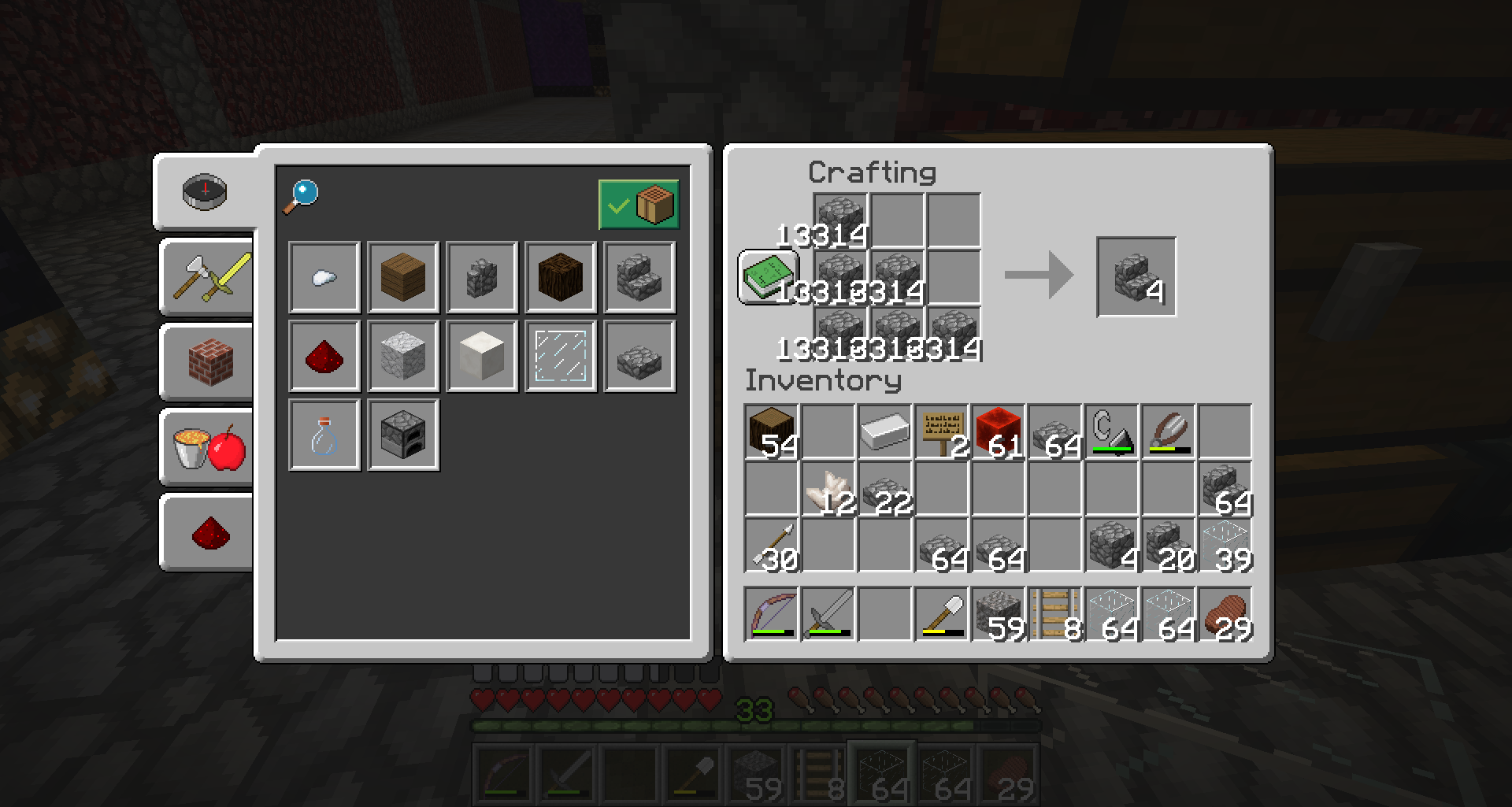Pick up the stack of 30 arrows

click(x=772, y=545)
